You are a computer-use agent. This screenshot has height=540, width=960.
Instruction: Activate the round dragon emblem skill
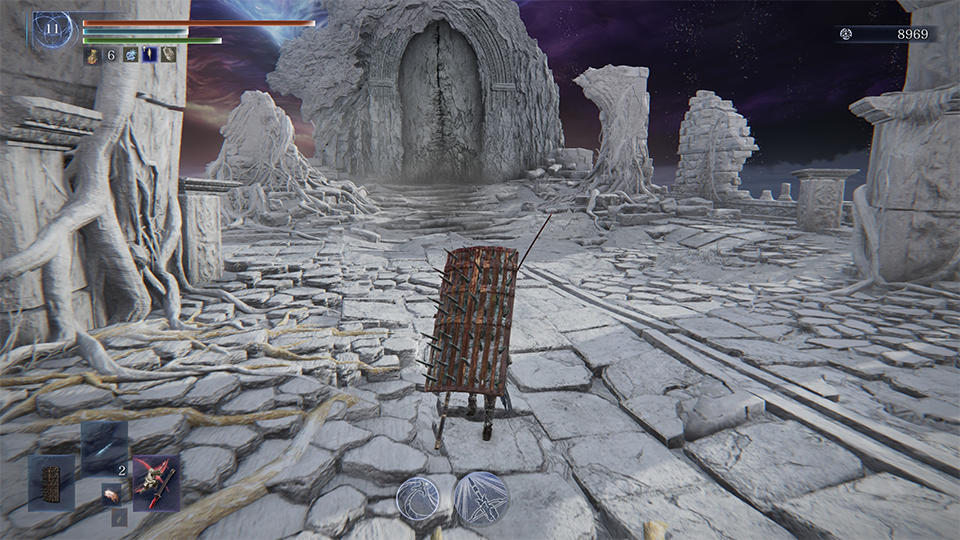point(421,496)
